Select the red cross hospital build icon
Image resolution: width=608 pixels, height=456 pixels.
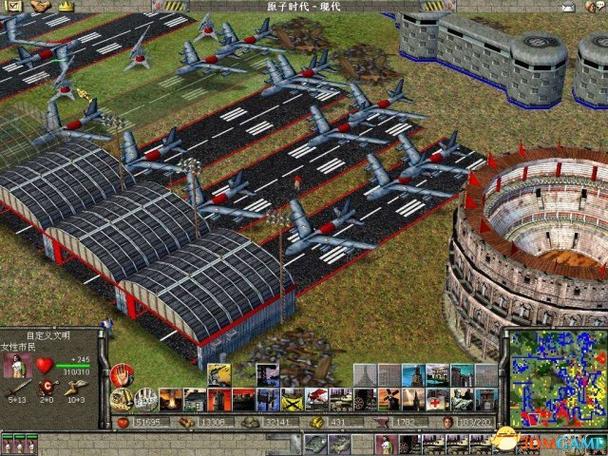[x=436, y=400]
